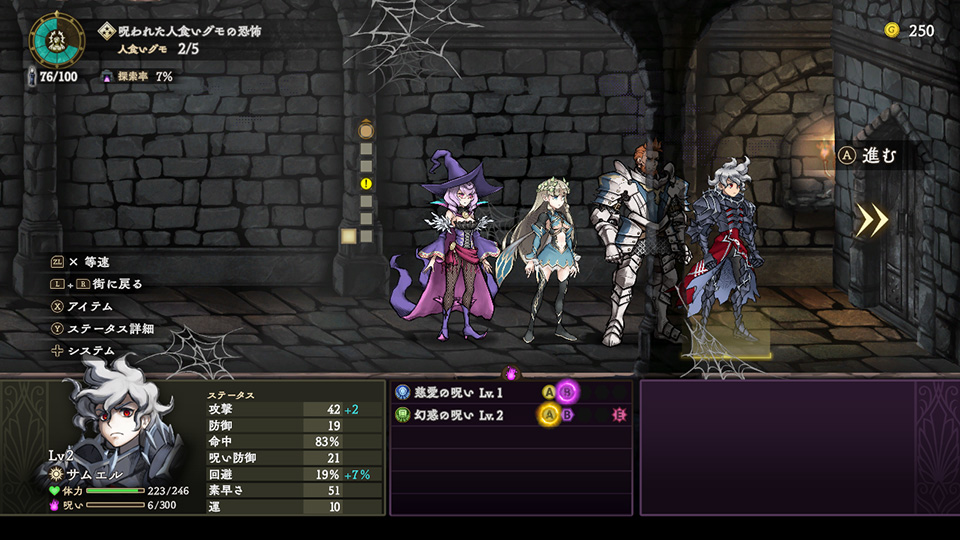Viewport: 960px width, 540px height.
Task: Toggle the 等速 game speed setting
Action: point(88,262)
